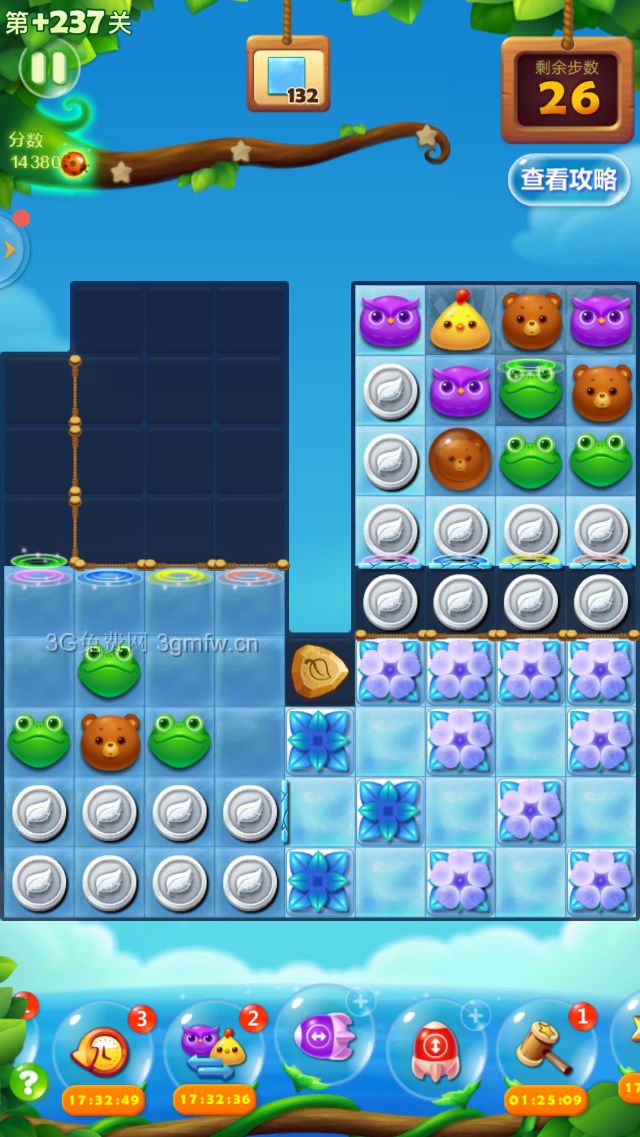Tap the green frog with a halo
This screenshot has width=640, height=1137.
531,390
